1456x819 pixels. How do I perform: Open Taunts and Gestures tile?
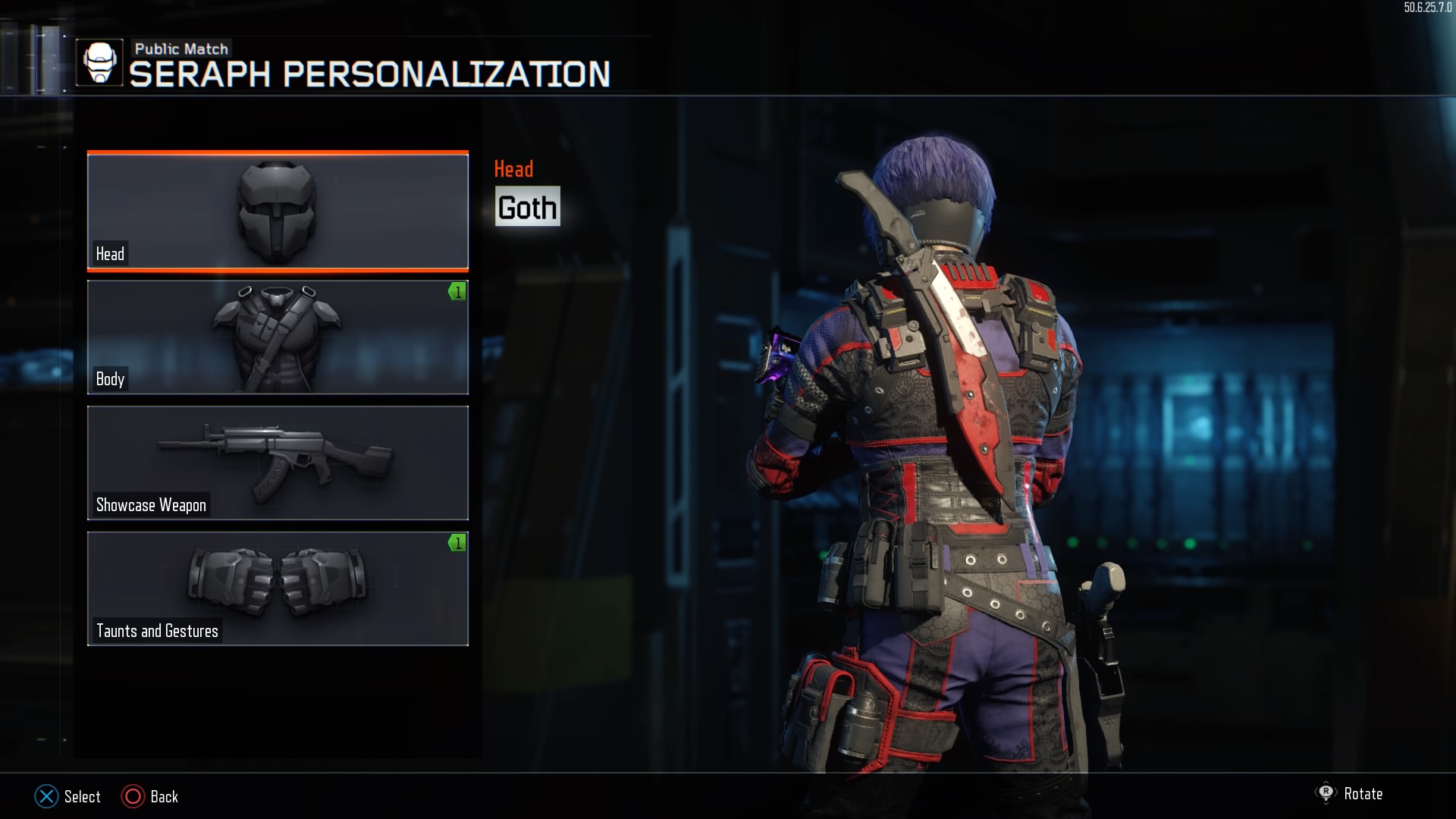(x=278, y=588)
